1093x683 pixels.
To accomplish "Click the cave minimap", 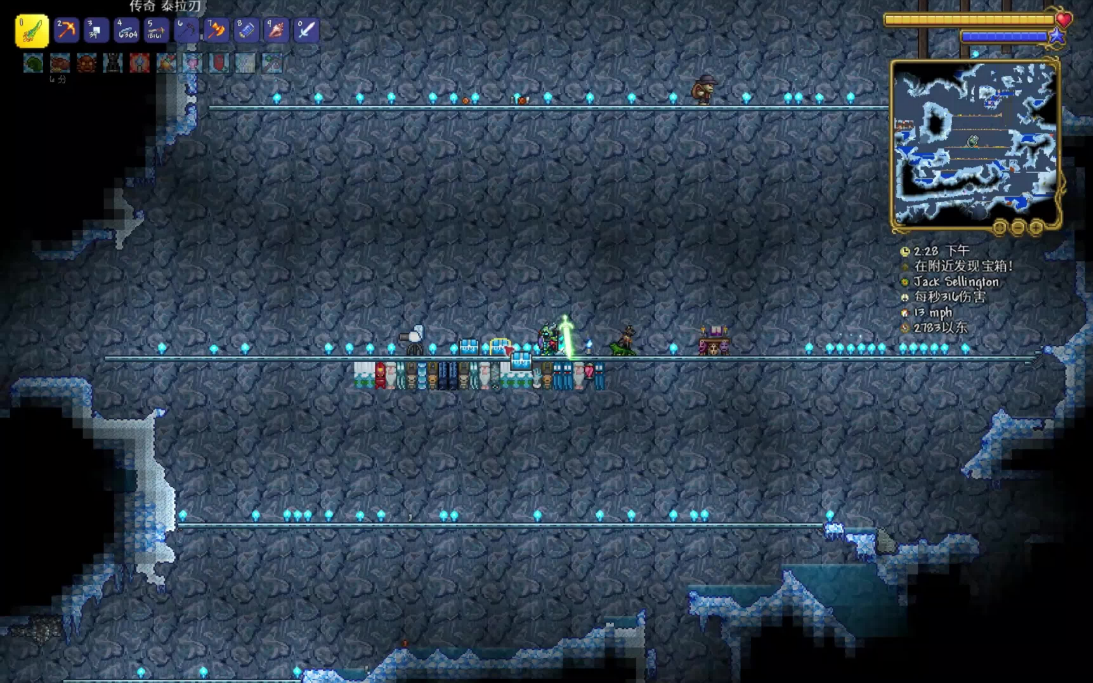I will click(x=975, y=143).
